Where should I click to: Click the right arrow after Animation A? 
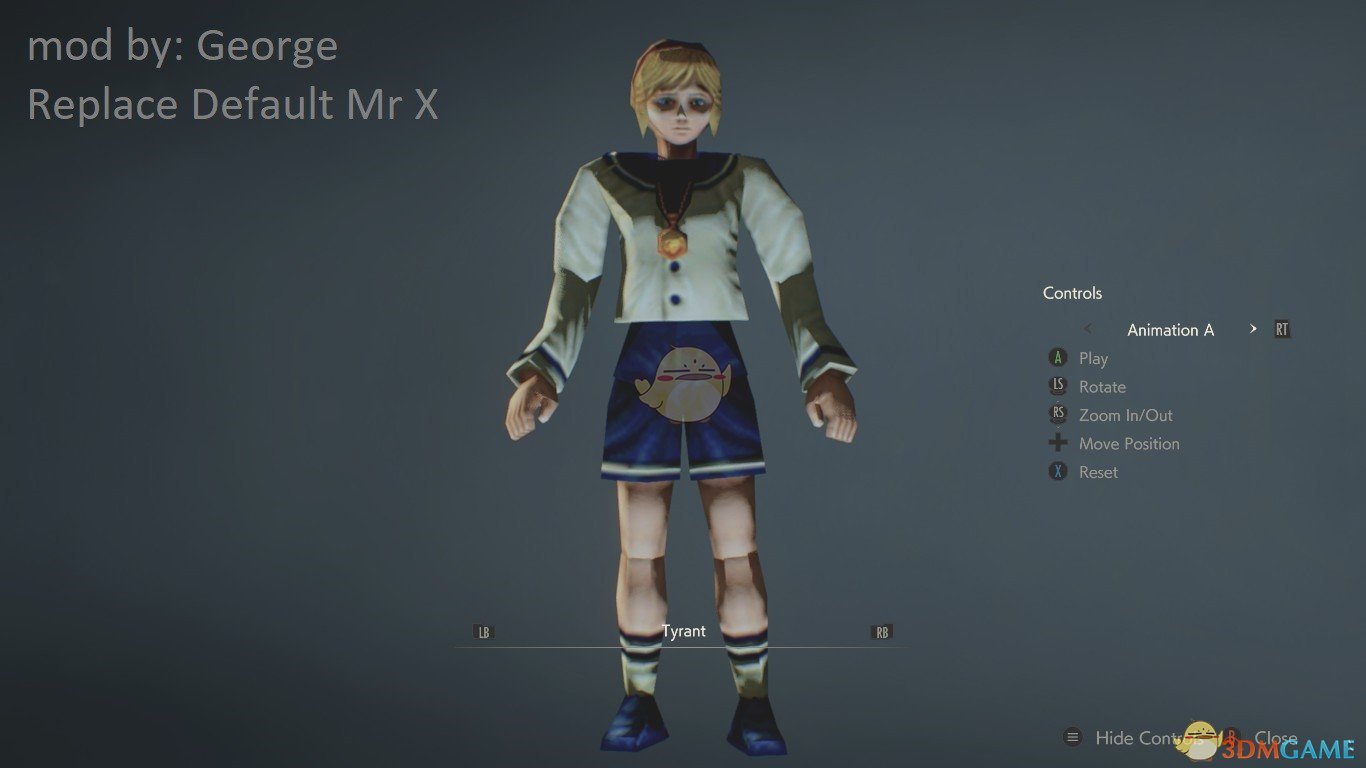[x=1253, y=328]
